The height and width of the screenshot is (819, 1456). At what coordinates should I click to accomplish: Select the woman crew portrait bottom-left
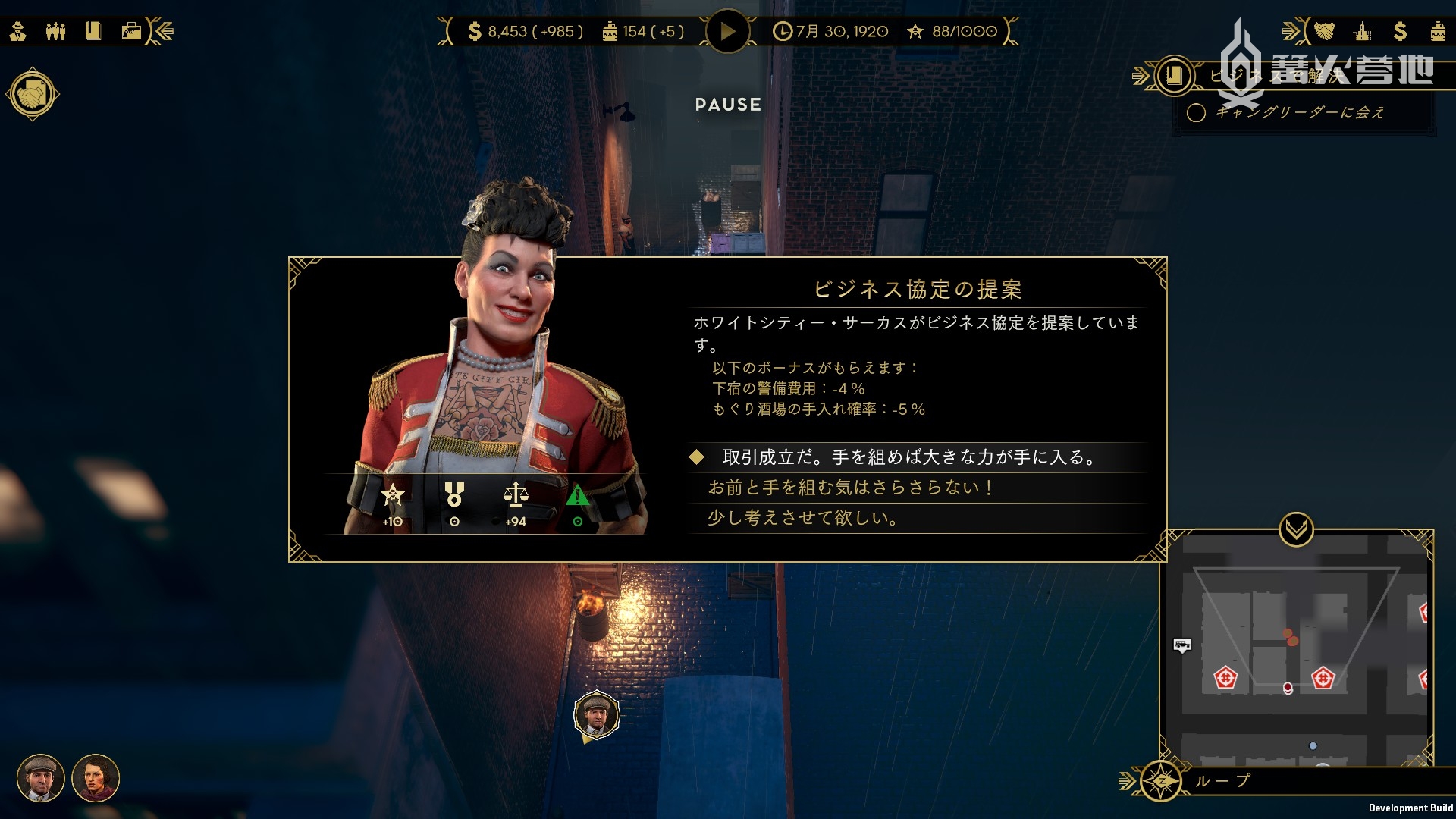tap(96, 778)
